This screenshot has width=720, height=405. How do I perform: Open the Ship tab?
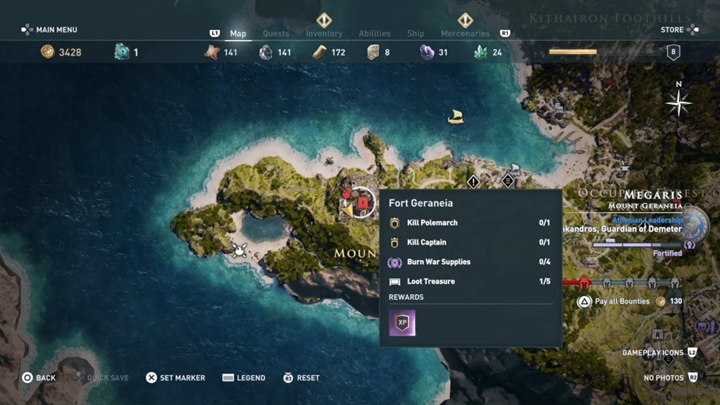pos(415,34)
